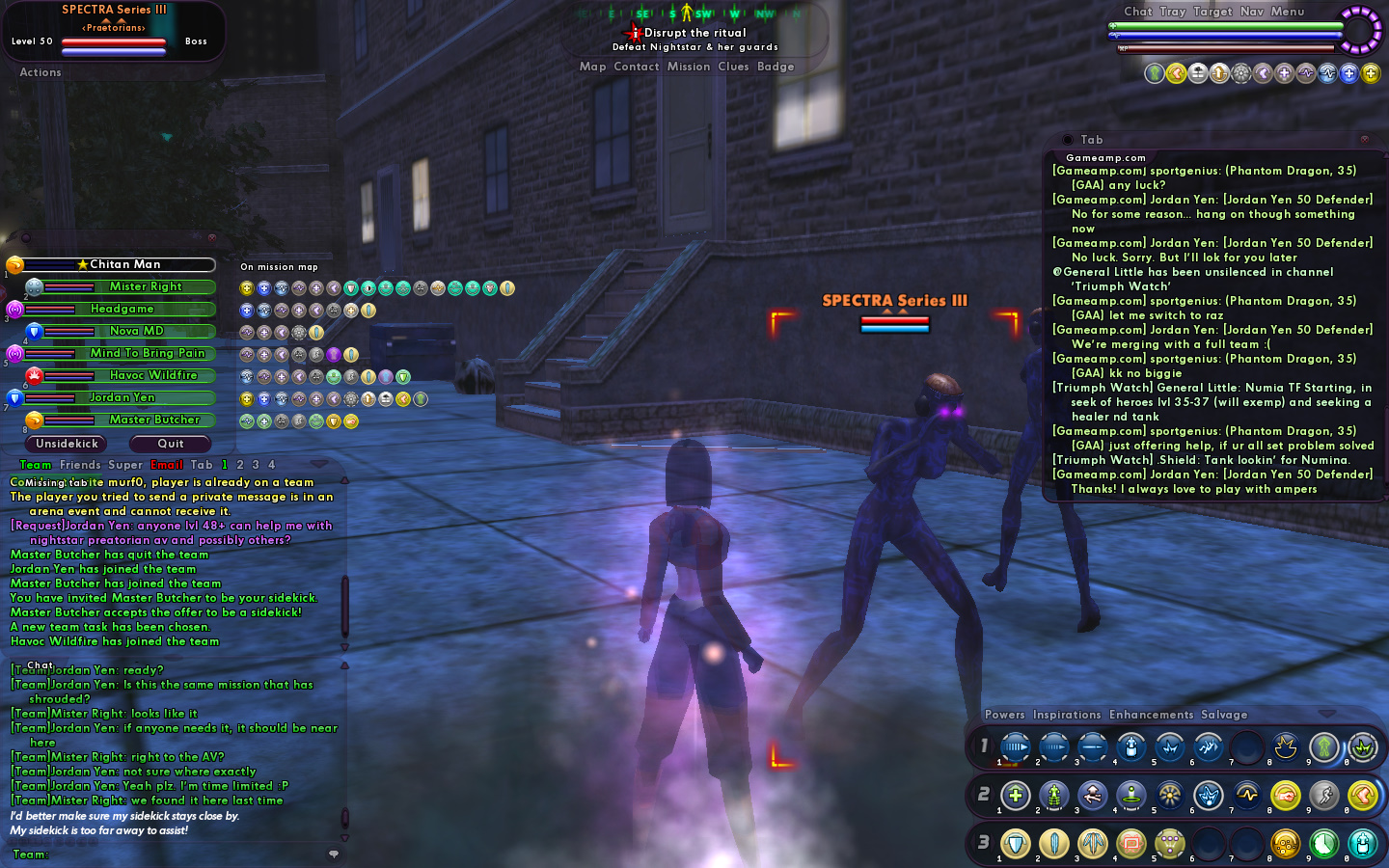Select teammate Jordan Yen in team list
The width and height of the screenshot is (1389, 868).
click(122, 397)
